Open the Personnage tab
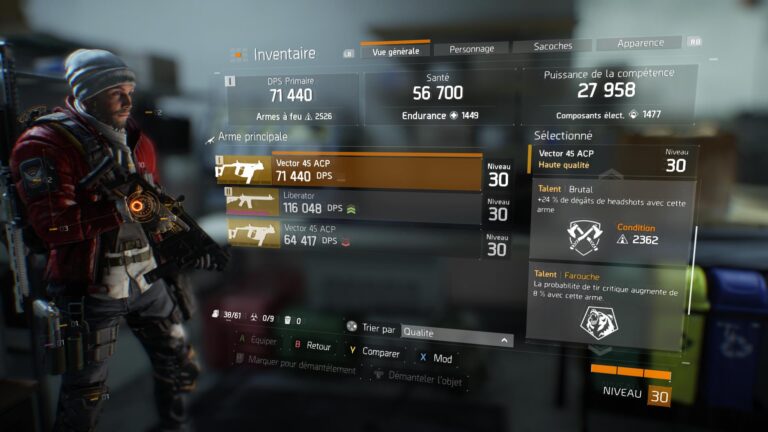768x432 pixels. 471,48
